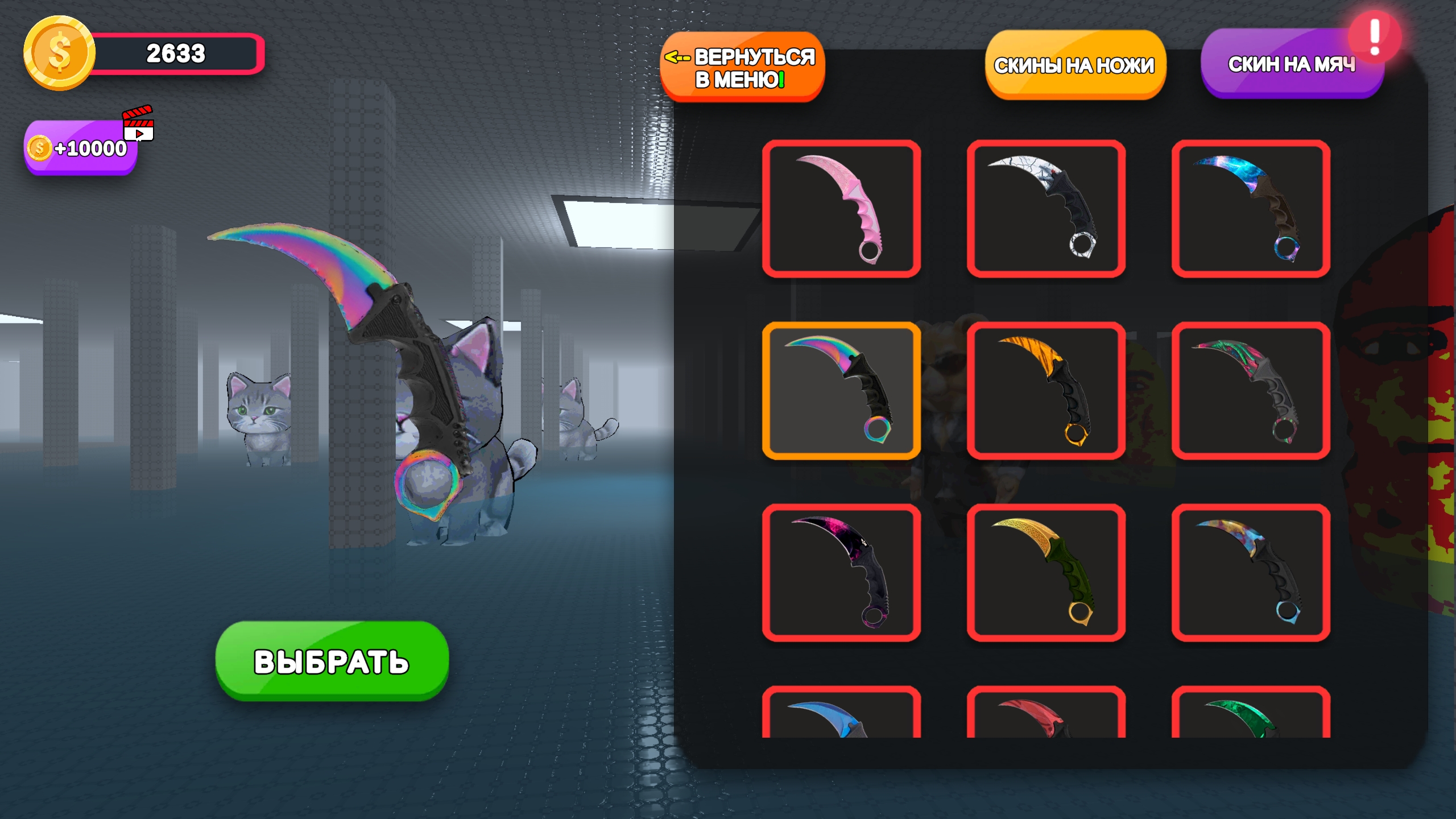The height and width of the screenshot is (819, 1456).
Task: Select the marble swirl karambit in middle row
Action: pos(1251,390)
